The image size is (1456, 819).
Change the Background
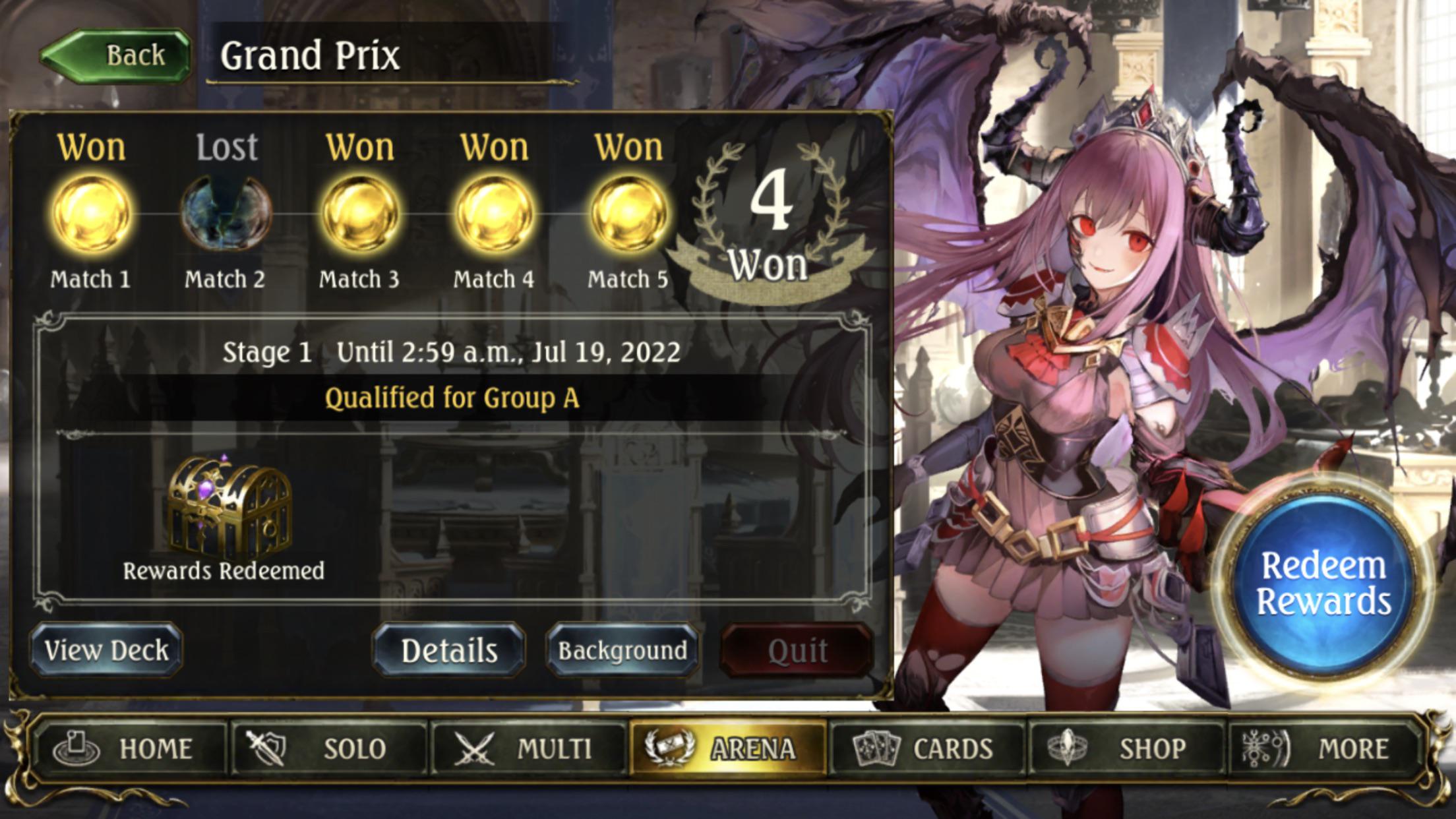(x=622, y=650)
